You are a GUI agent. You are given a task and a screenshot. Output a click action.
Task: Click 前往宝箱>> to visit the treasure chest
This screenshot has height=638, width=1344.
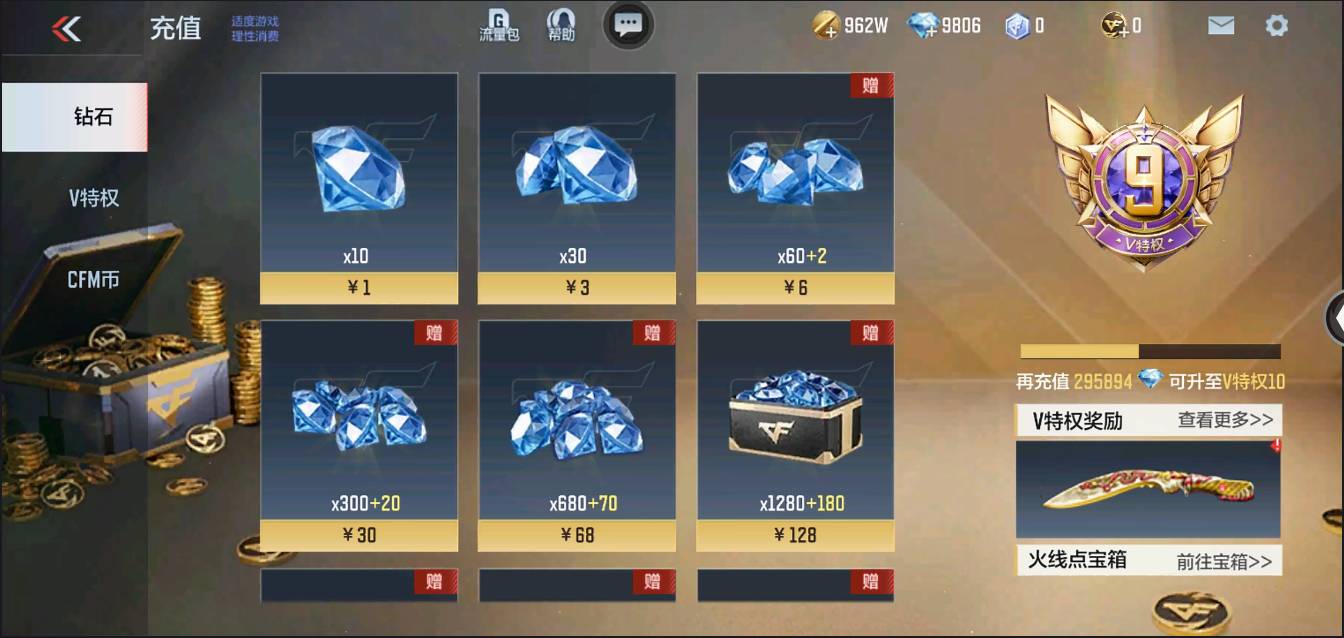tap(1224, 561)
